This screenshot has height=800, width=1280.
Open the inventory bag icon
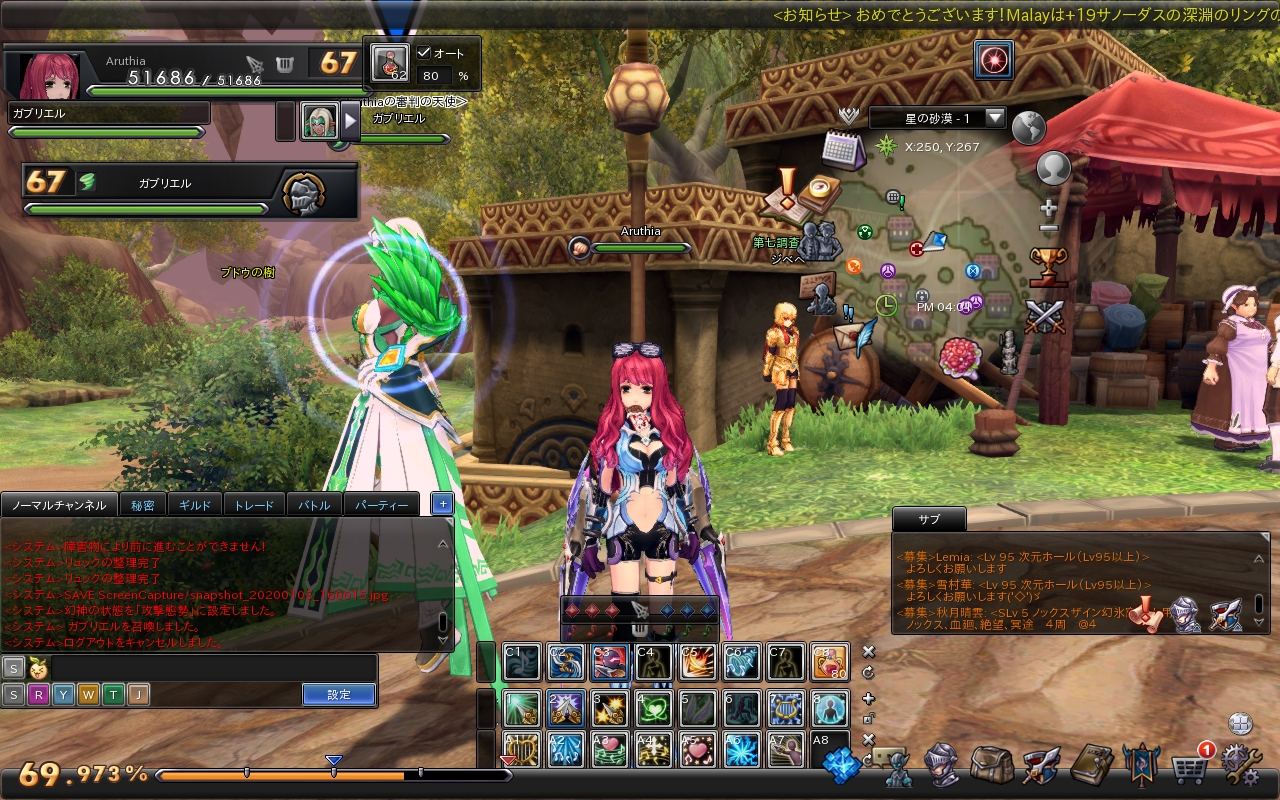[x=989, y=768]
